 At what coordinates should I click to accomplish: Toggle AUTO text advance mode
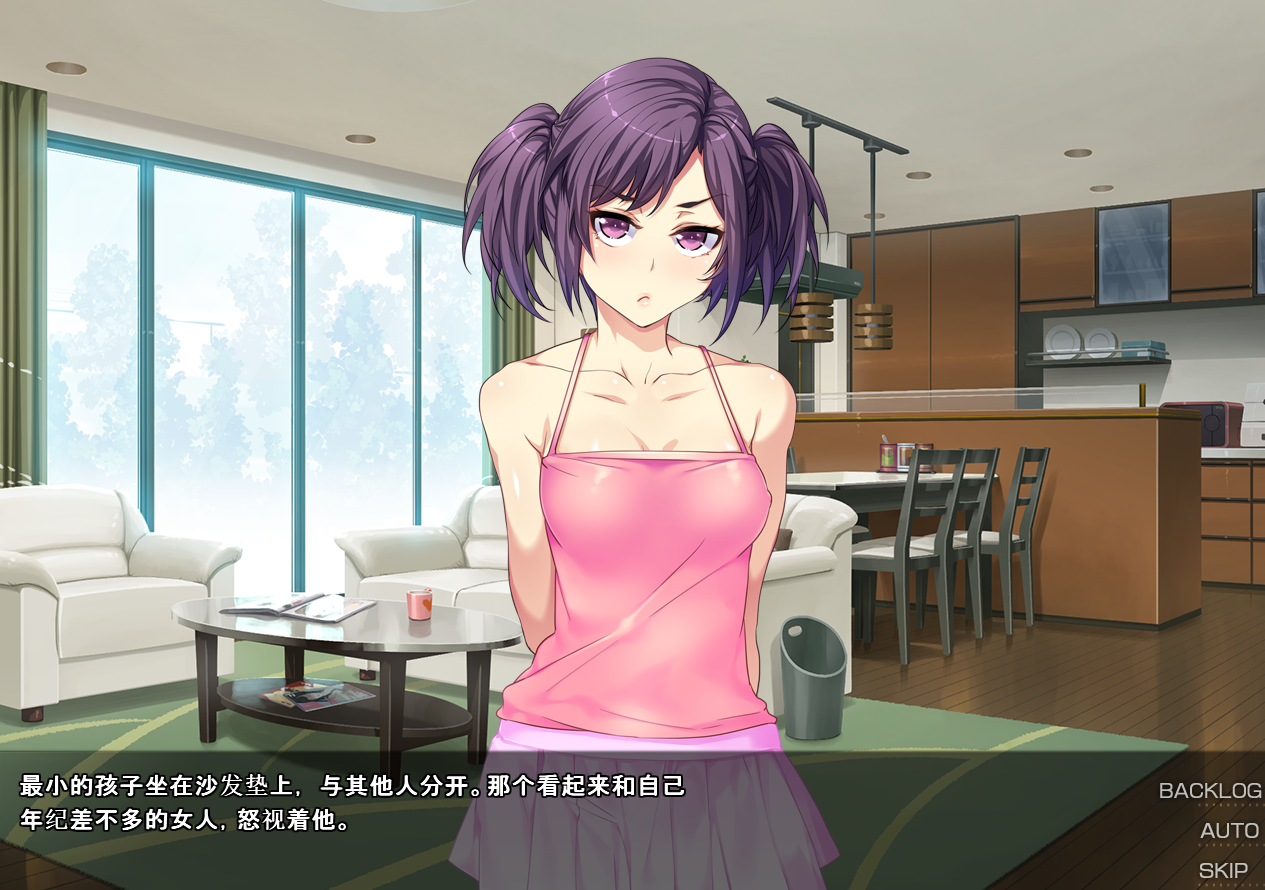point(1229,831)
